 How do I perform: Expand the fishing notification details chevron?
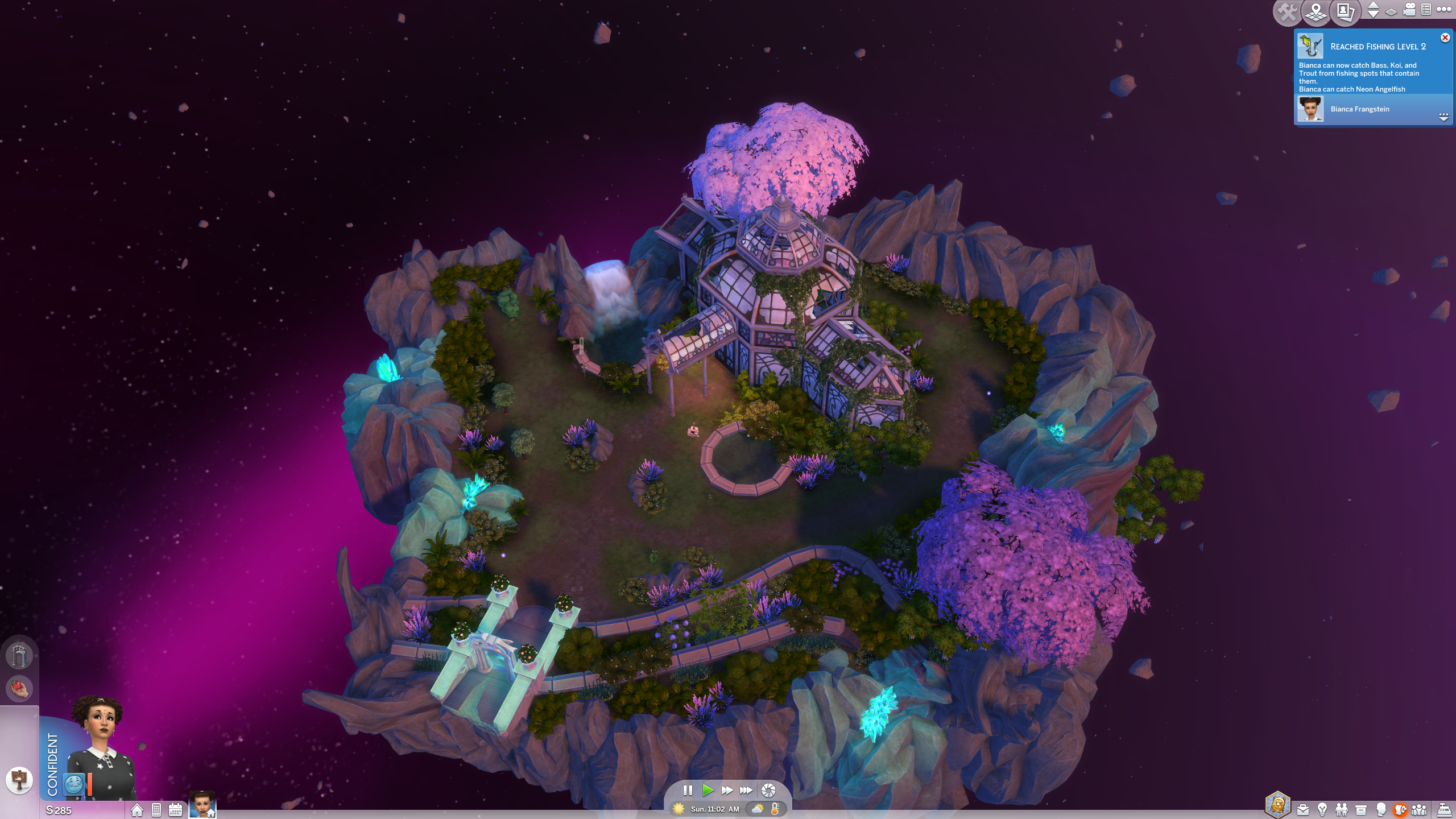coord(1444,118)
